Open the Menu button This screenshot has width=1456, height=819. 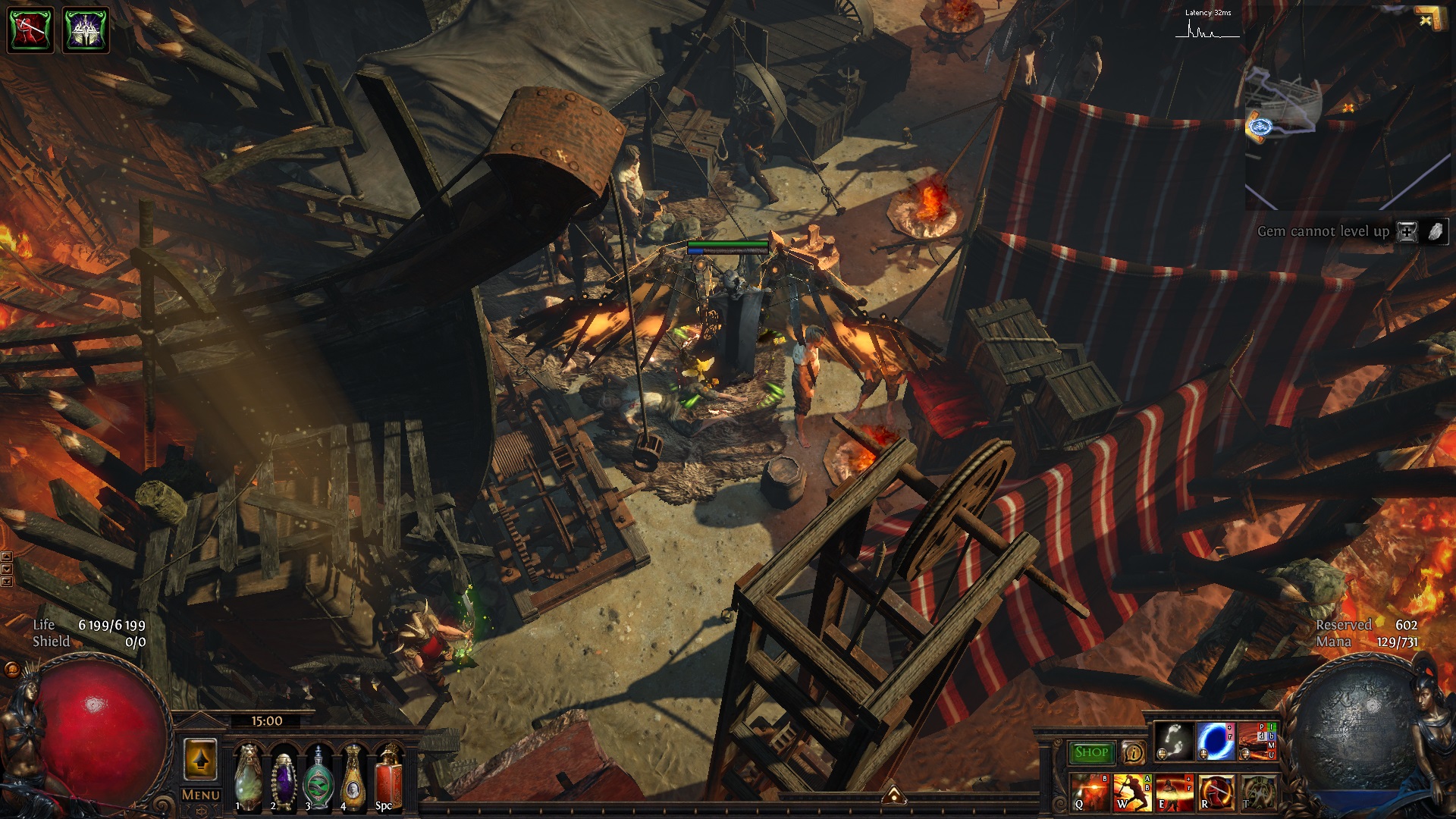pos(201,795)
